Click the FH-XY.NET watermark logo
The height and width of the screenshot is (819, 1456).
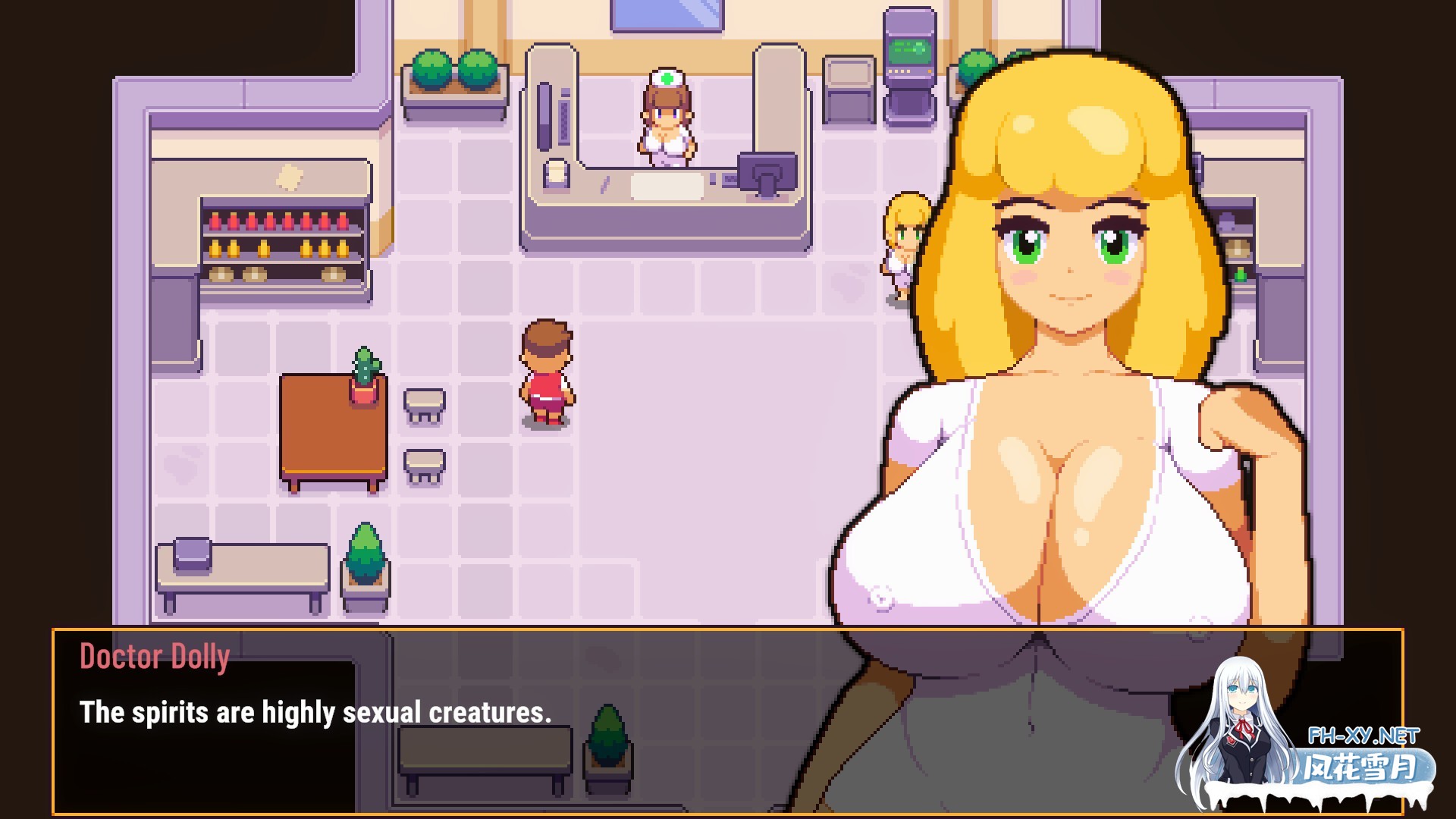(1365, 736)
